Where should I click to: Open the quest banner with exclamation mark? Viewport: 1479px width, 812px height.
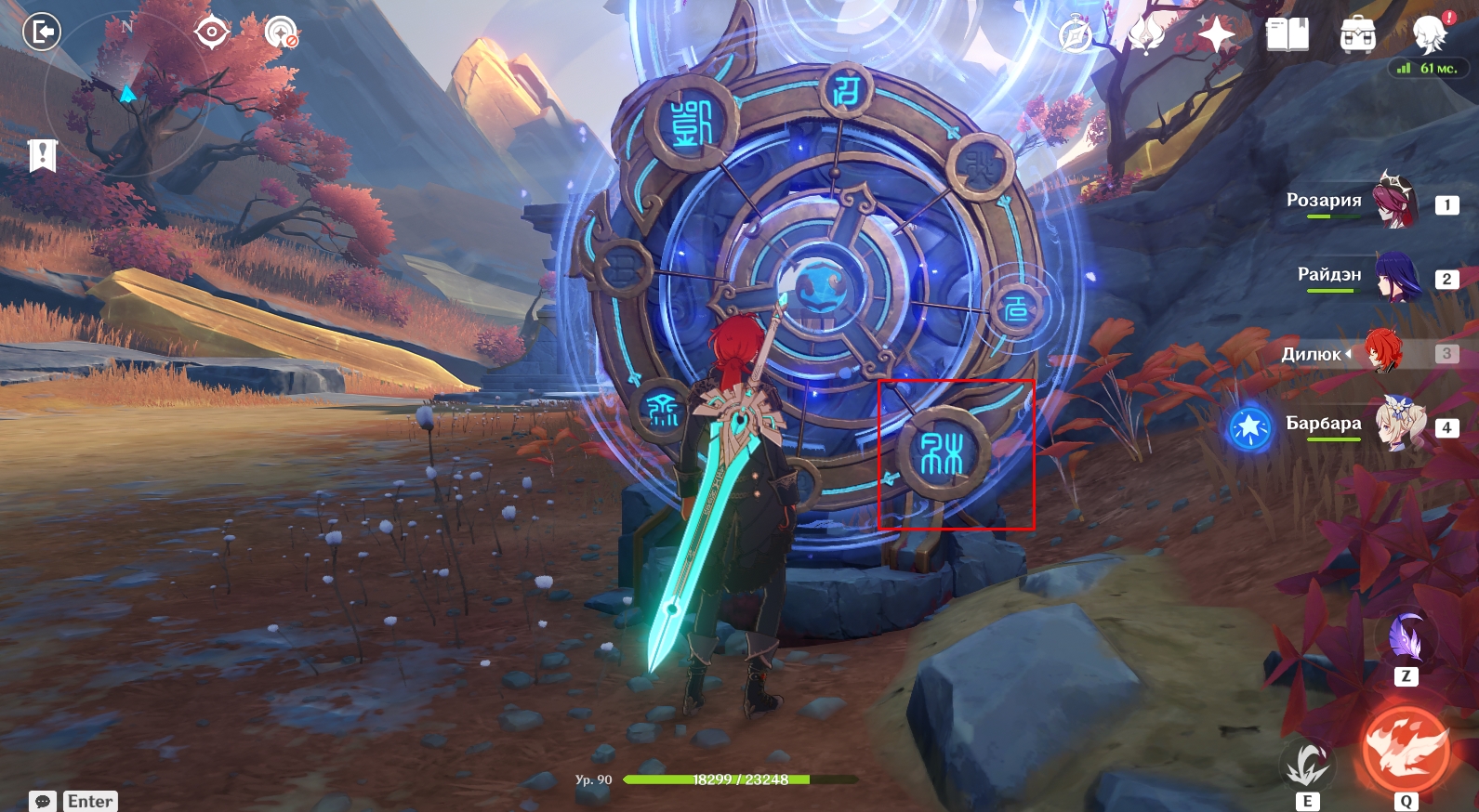point(43,155)
